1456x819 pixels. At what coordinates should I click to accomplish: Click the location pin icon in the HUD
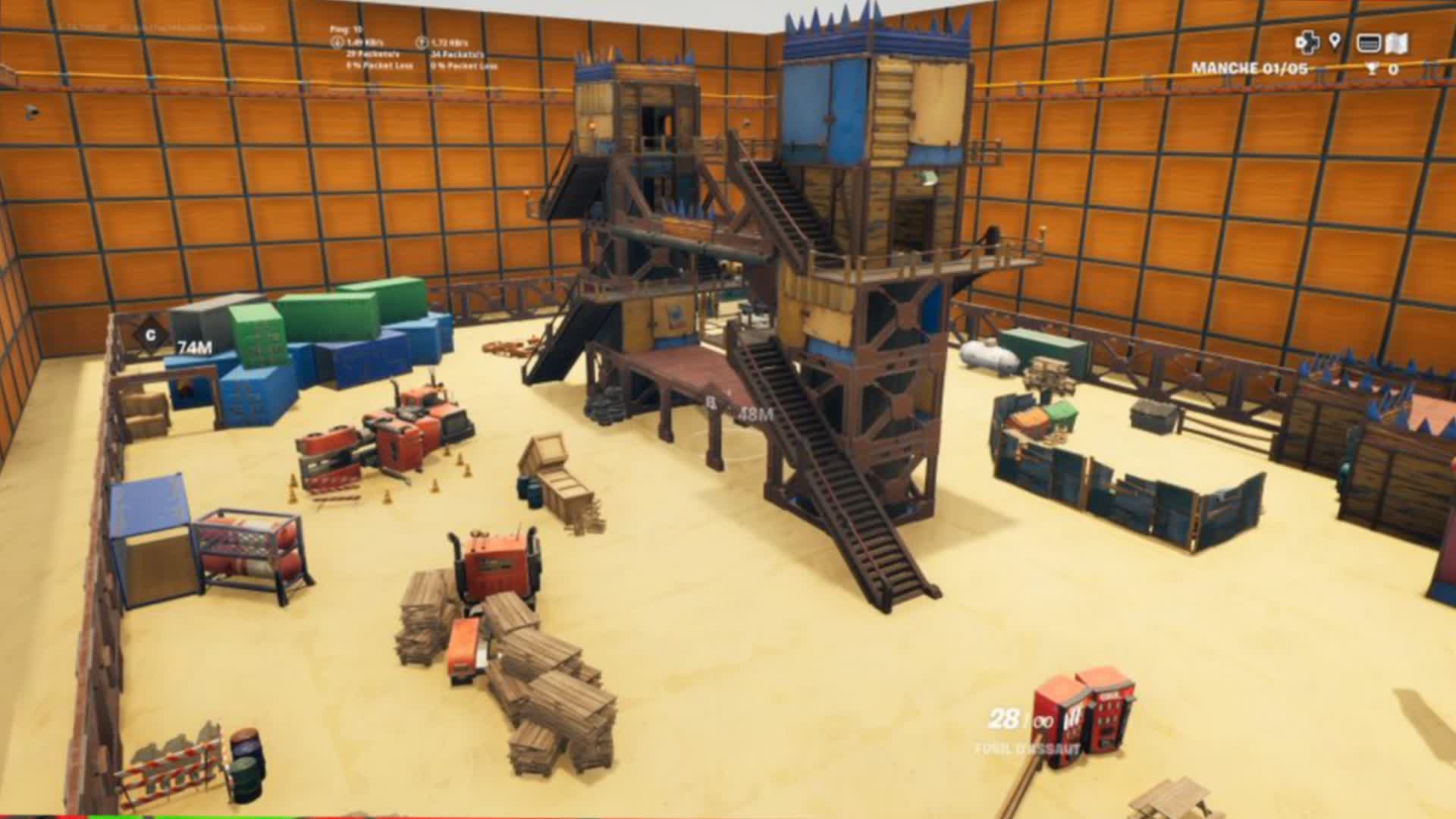[x=1335, y=42]
